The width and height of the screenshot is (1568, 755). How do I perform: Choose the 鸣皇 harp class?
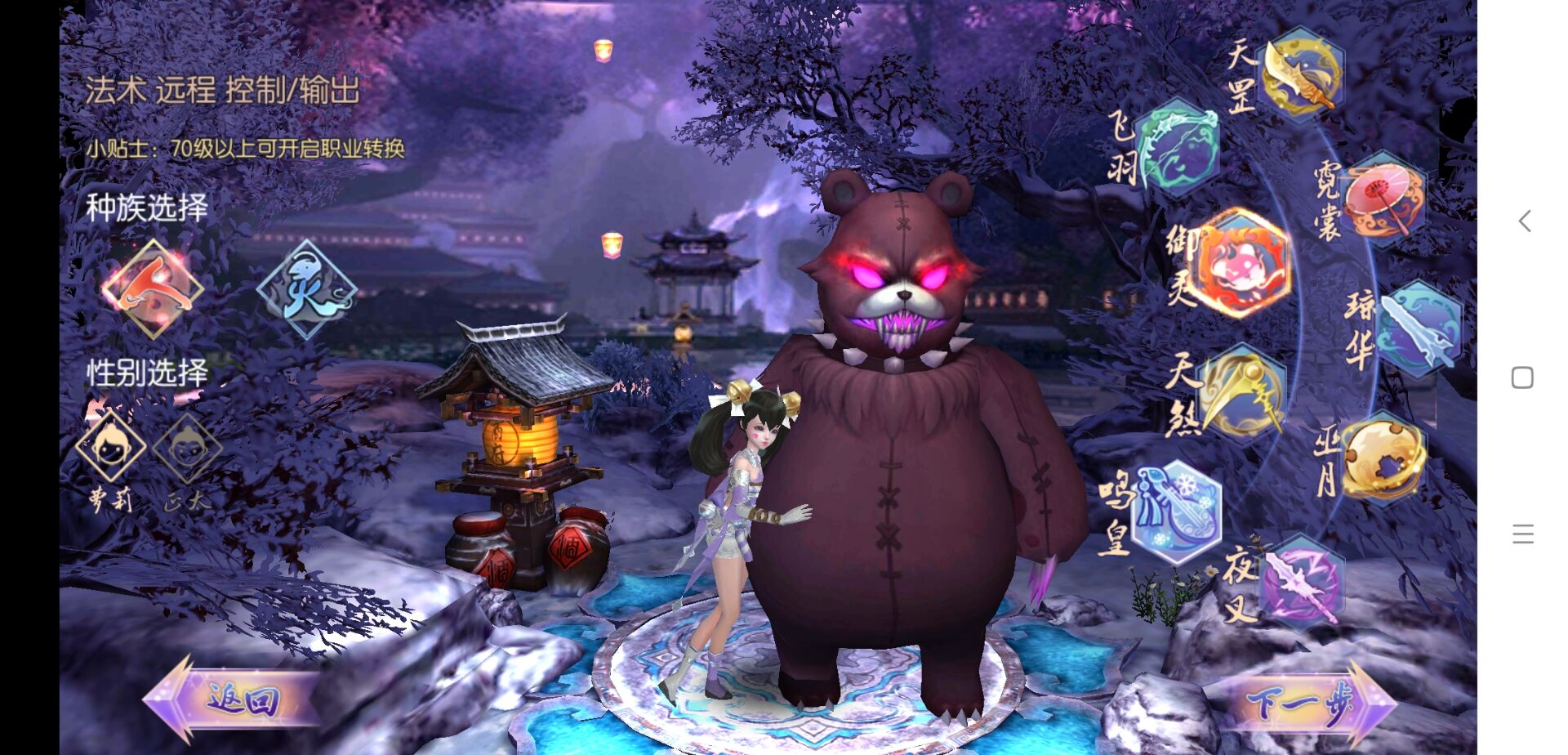click(1177, 511)
